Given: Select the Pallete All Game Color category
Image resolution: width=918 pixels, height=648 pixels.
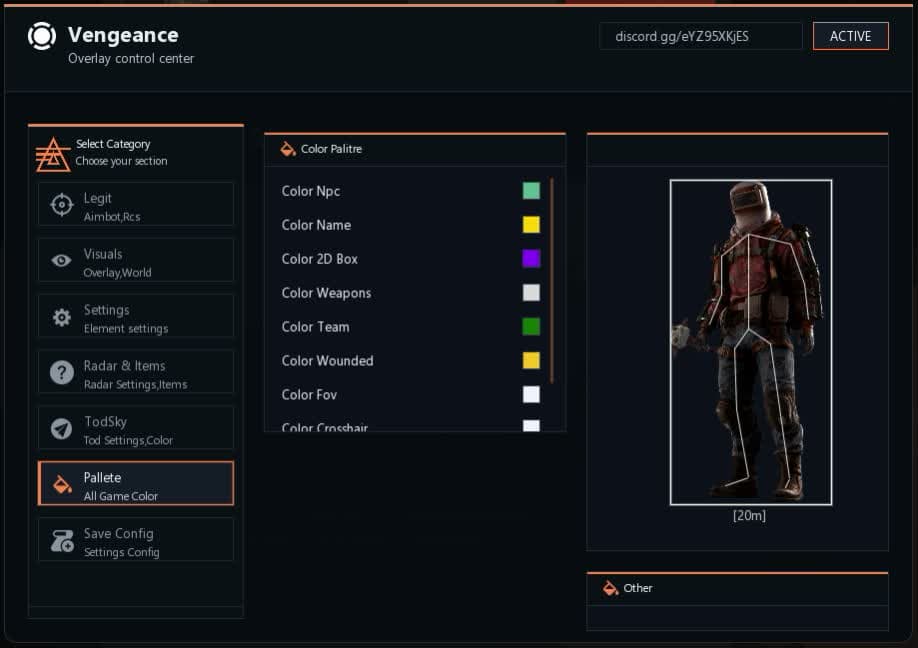Looking at the screenshot, I should tap(136, 484).
